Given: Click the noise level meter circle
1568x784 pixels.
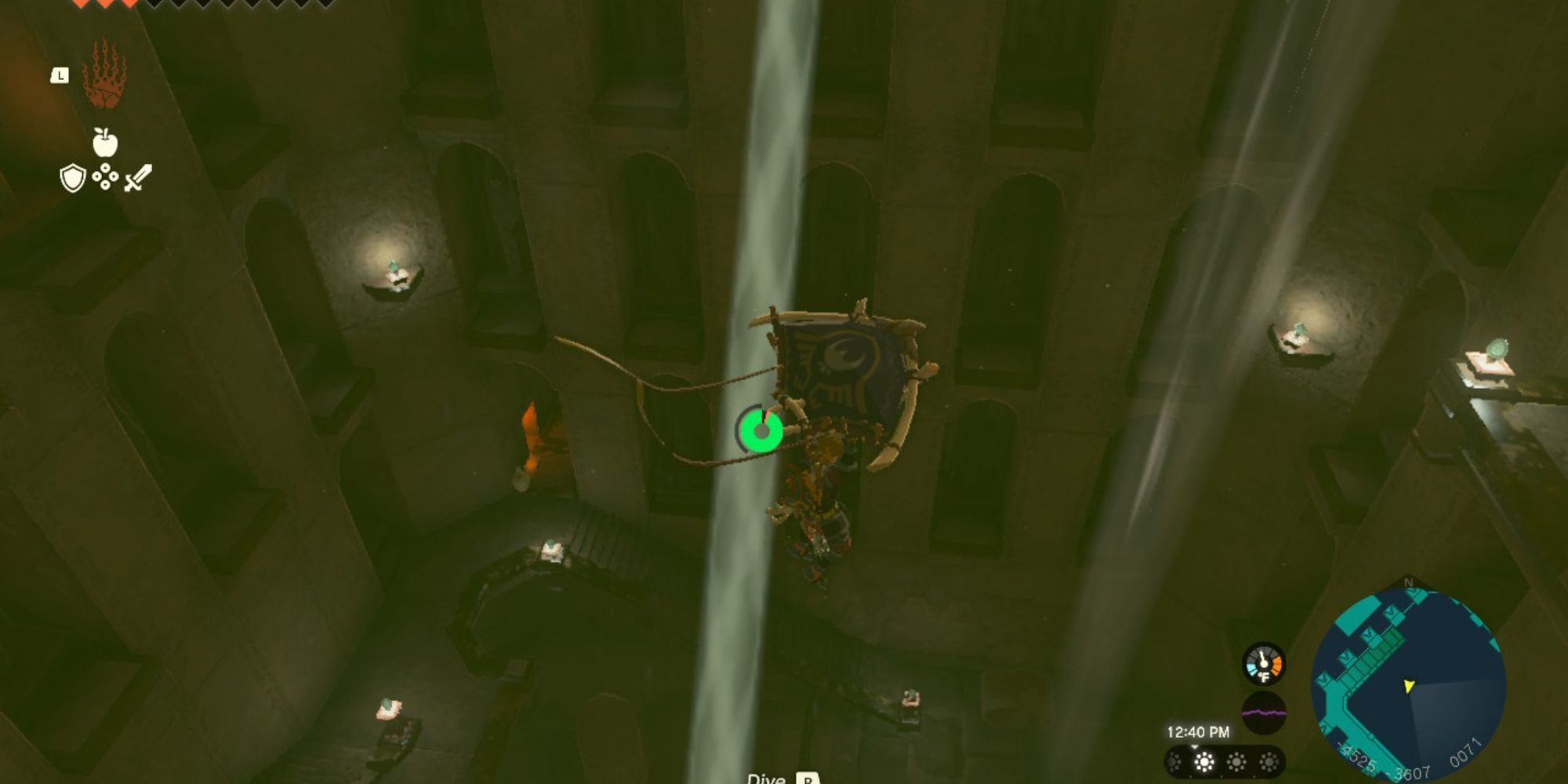Looking at the screenshot, I should (x=1264, y=713).
